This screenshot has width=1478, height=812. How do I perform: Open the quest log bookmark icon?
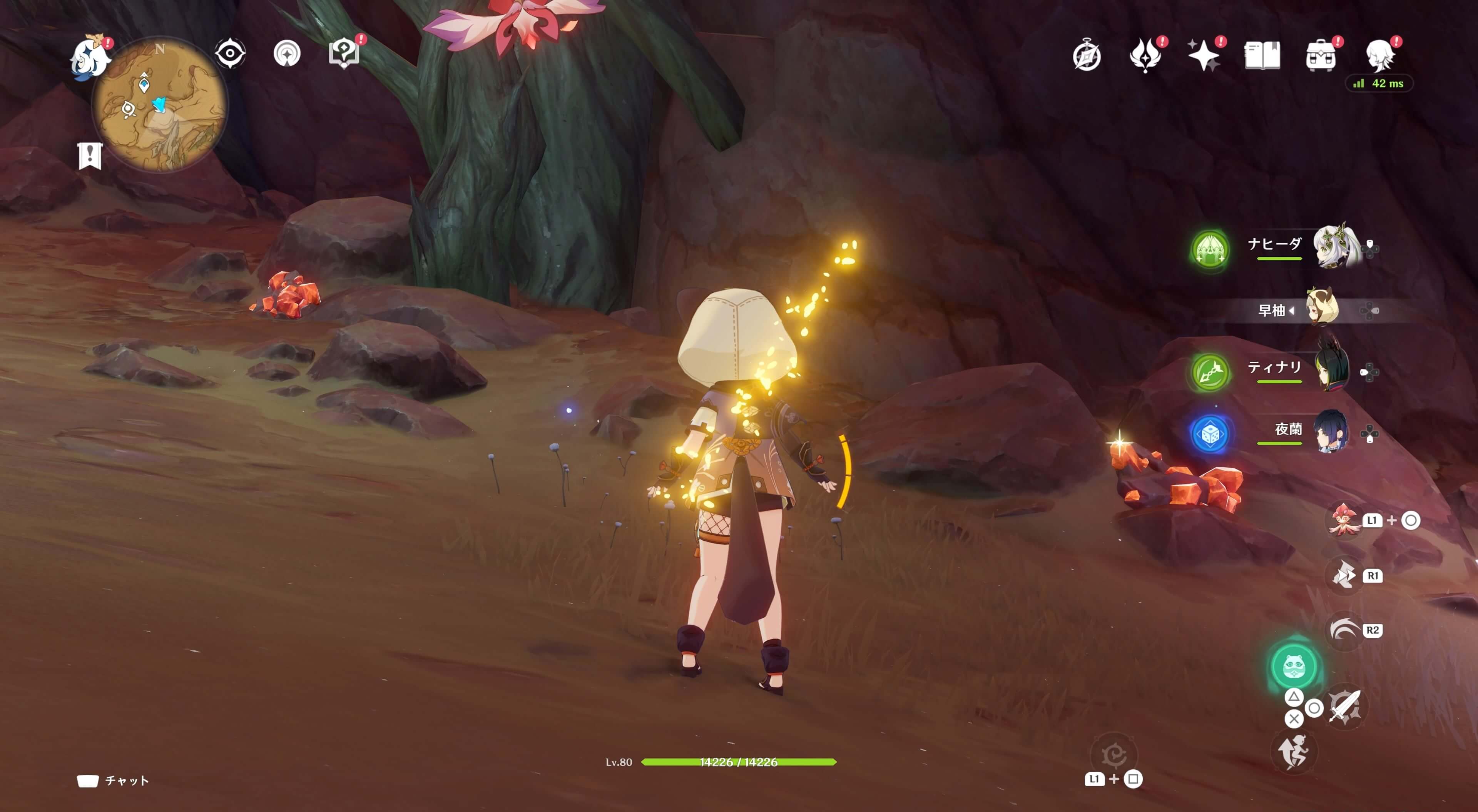pos(90,155)
